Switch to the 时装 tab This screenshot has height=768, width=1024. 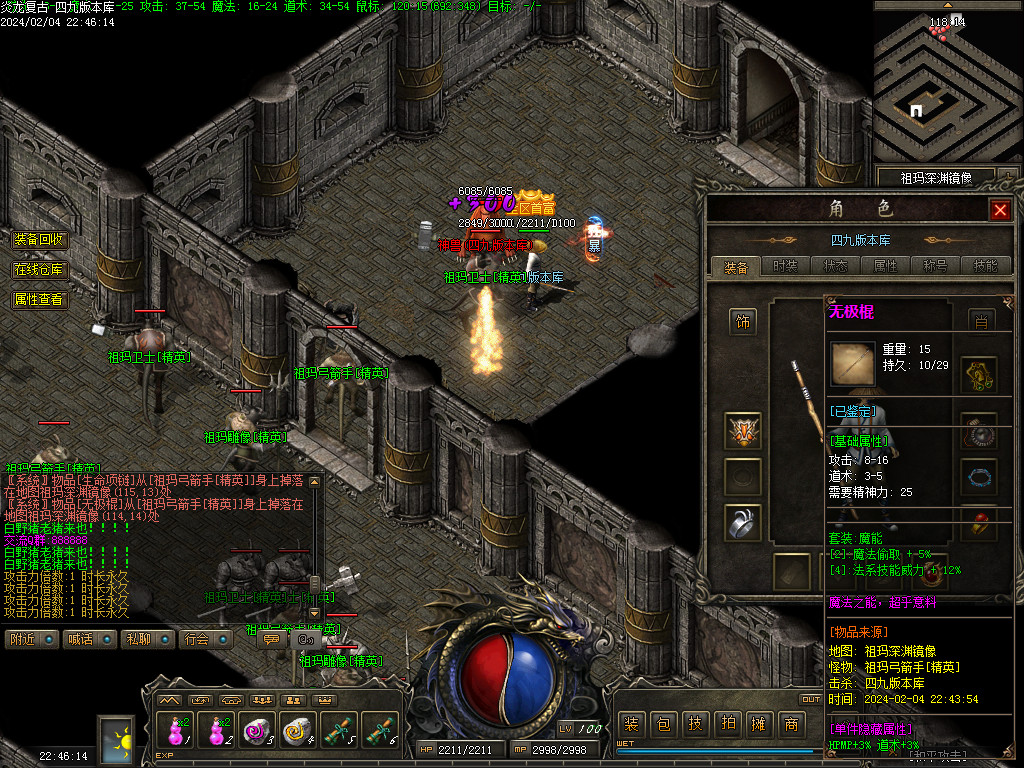coord(785,267)
